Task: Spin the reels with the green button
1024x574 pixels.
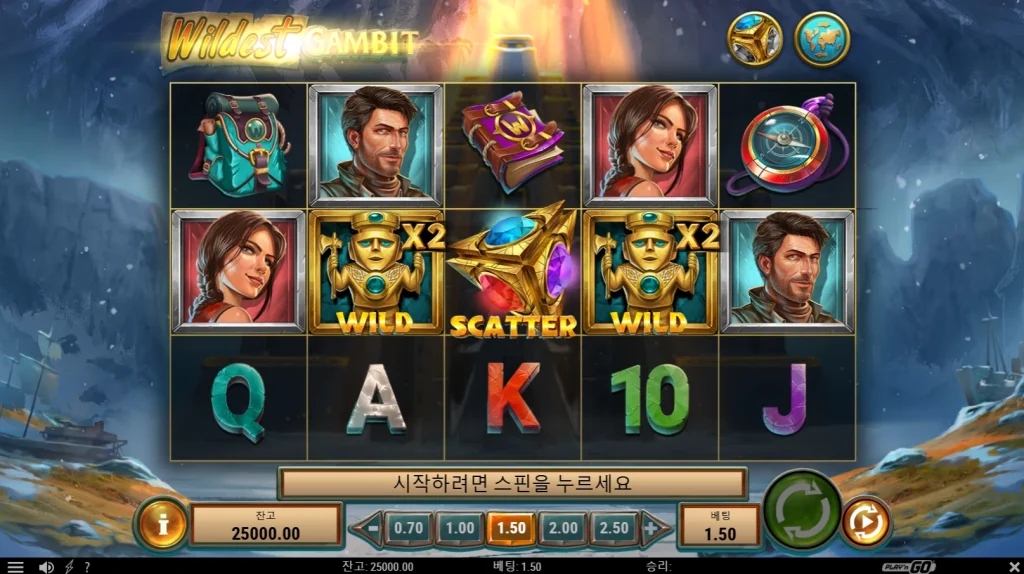Action: (x=802, y=511)
